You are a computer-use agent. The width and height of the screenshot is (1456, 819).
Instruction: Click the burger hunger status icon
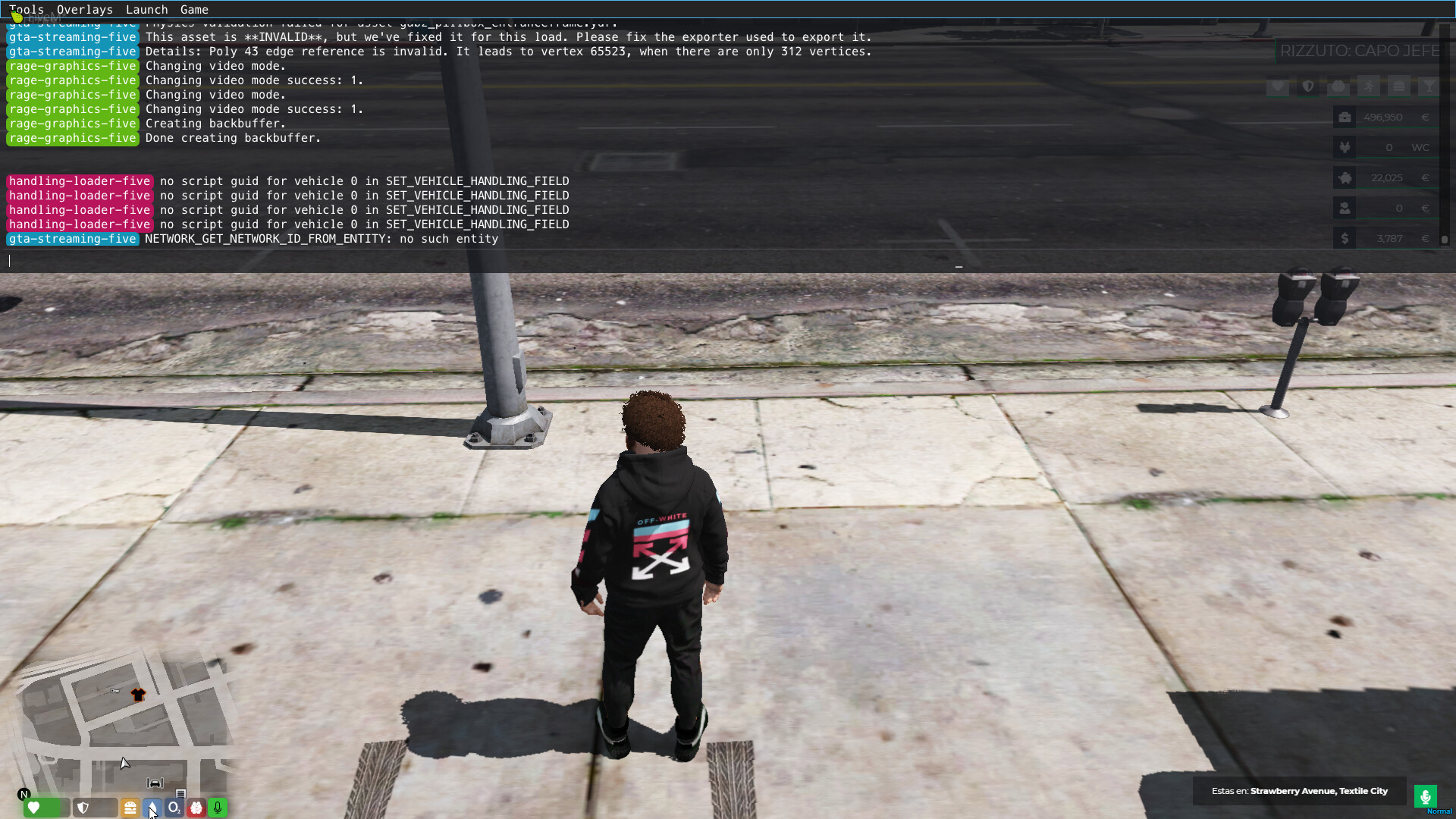click(130, 808)
